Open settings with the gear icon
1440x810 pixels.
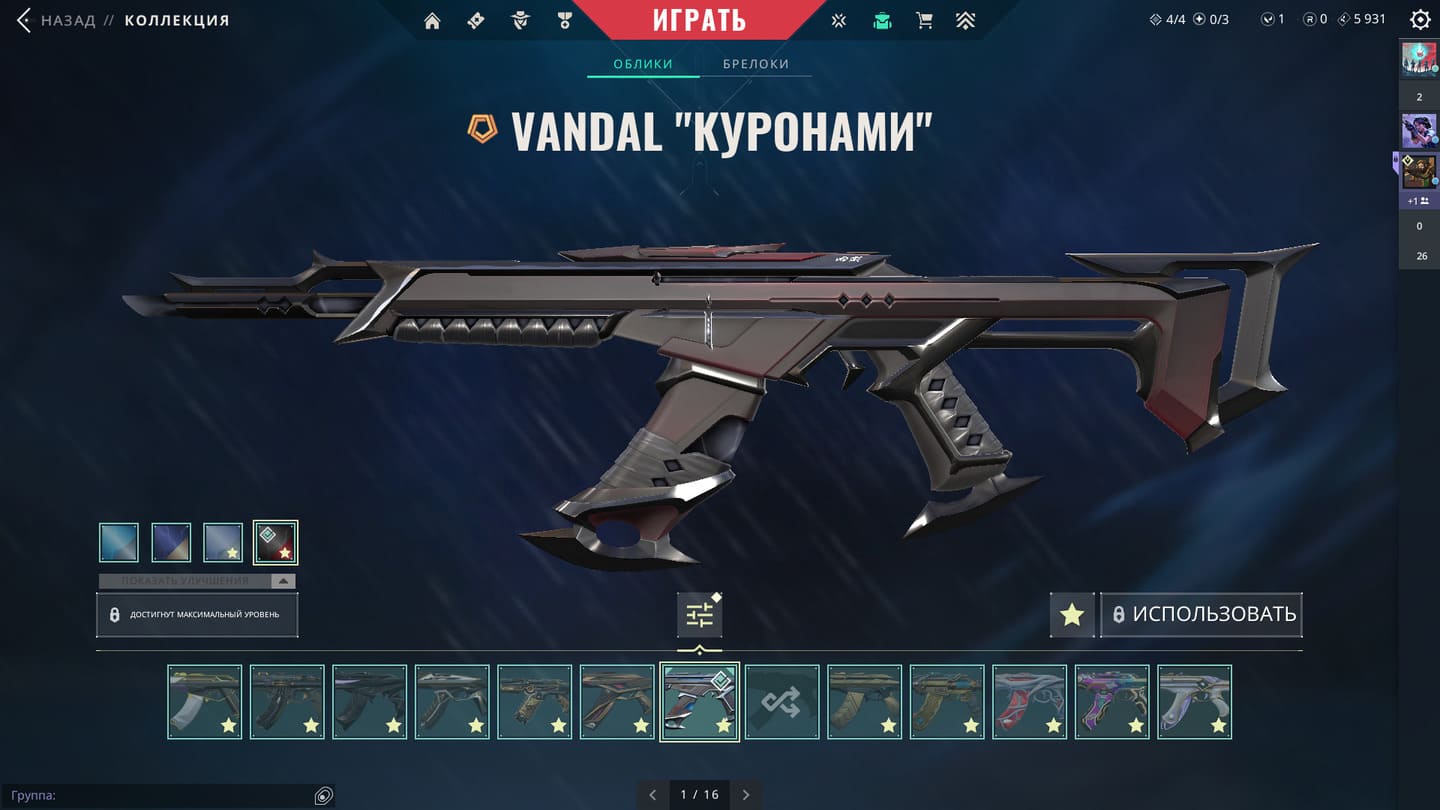click(1419, 20)
